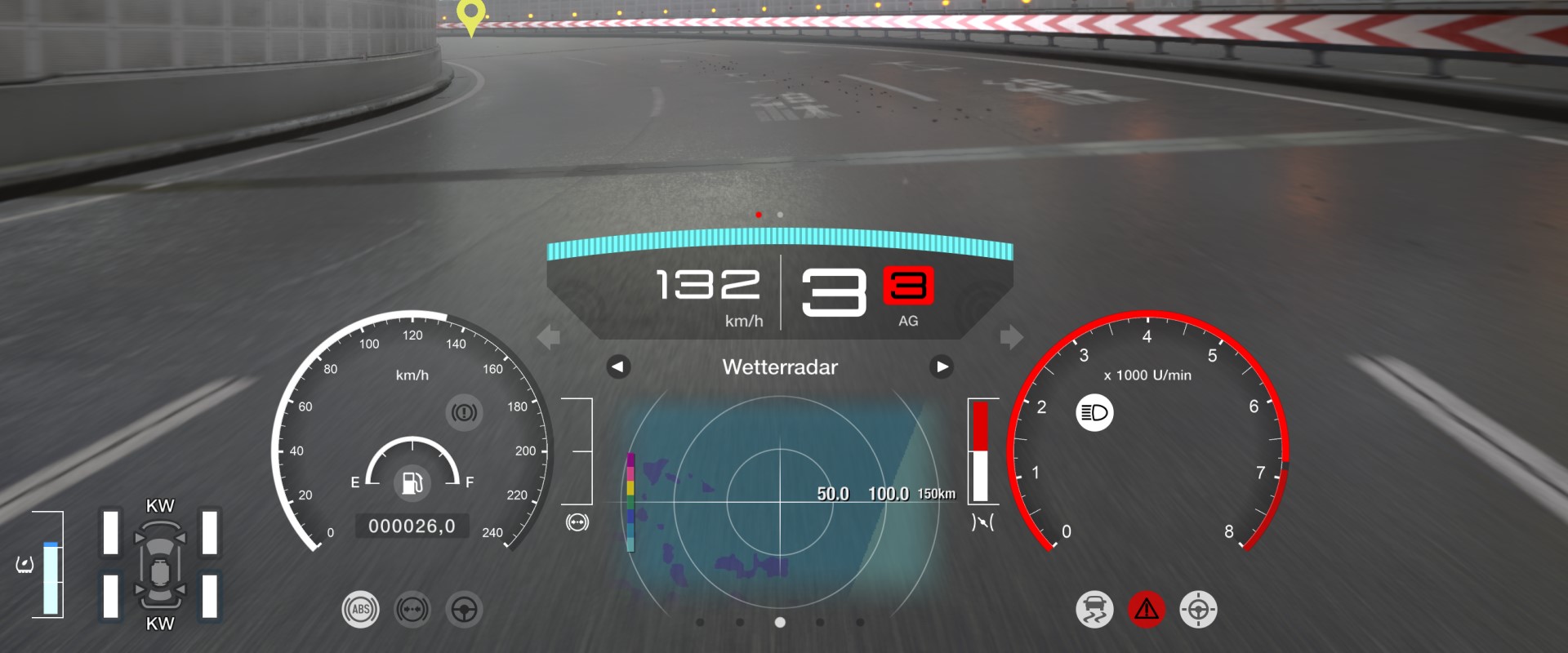Toggle the ABS indicator icon
Screen dimensions: 1568x653
(360, 610)
